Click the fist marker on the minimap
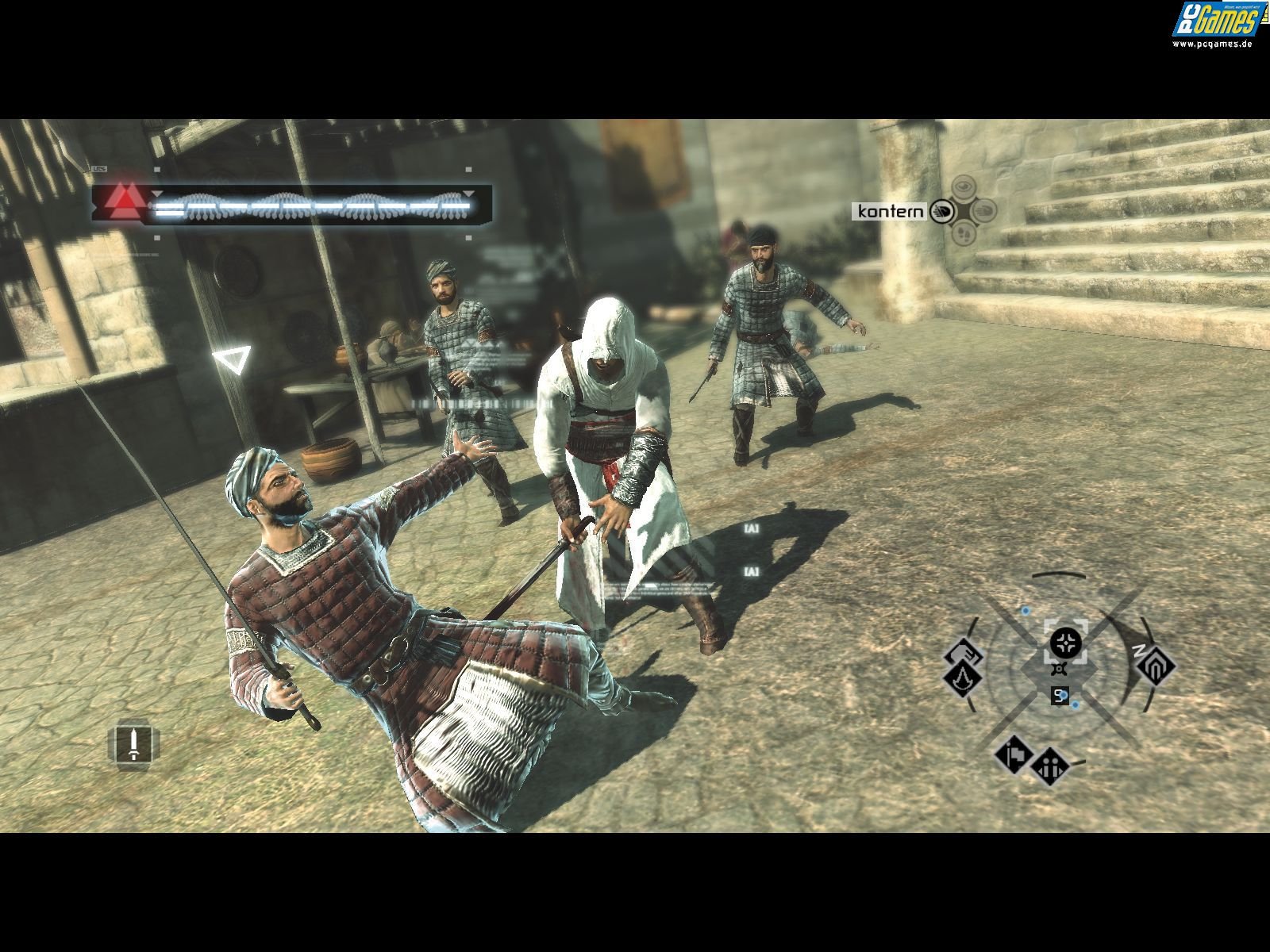 pos(964,653)
